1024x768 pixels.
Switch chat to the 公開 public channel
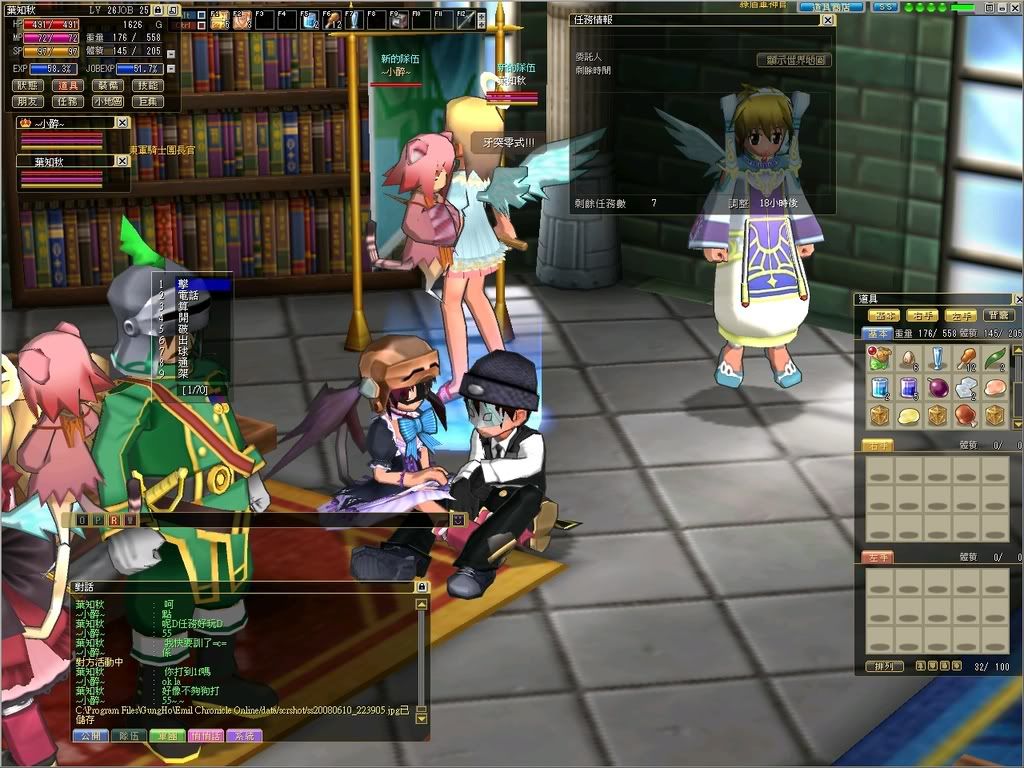[89, 735]
